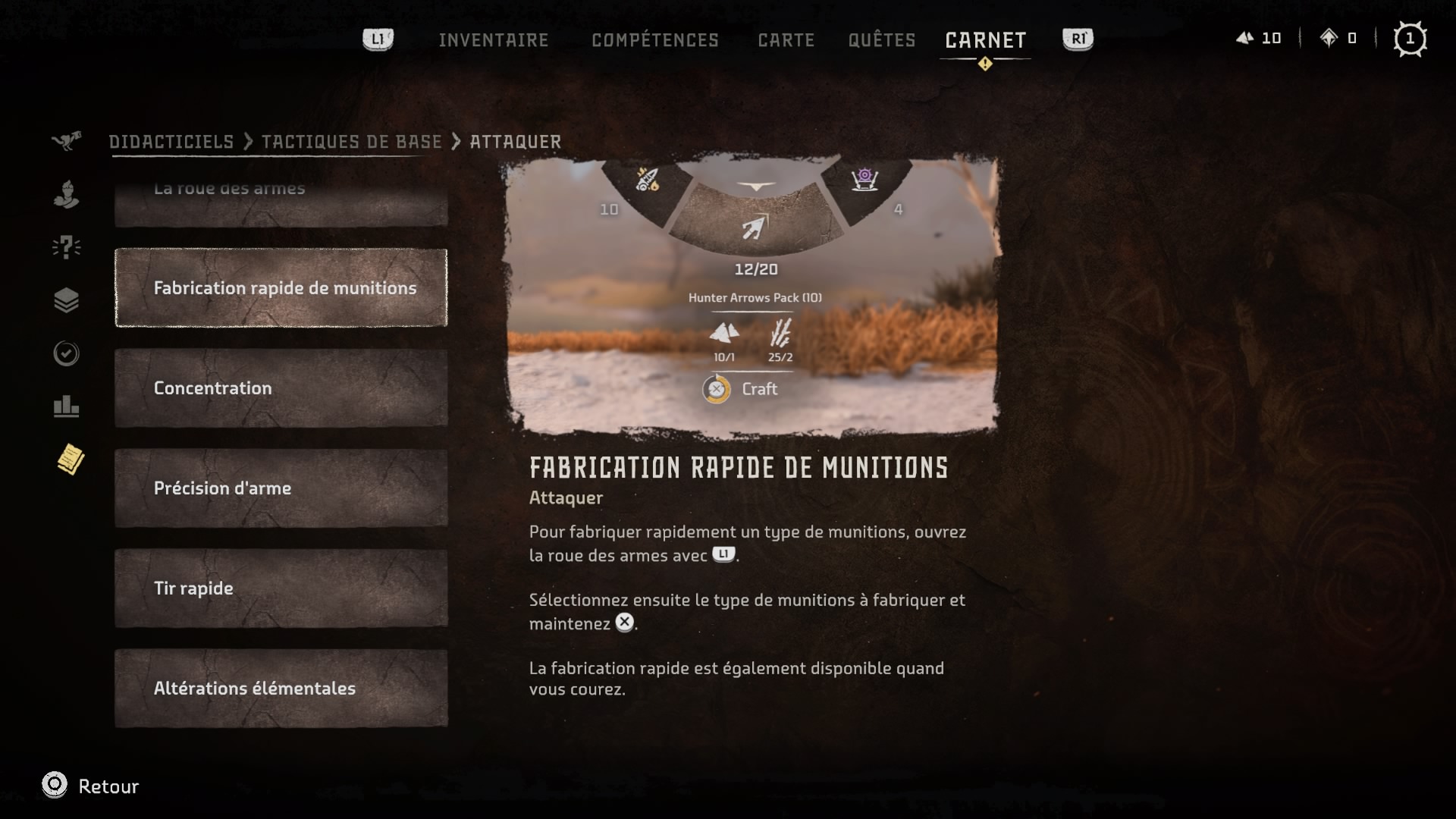Open the character bust icon section
This screenshot has width=1456, height=819.
pos(67,194)
